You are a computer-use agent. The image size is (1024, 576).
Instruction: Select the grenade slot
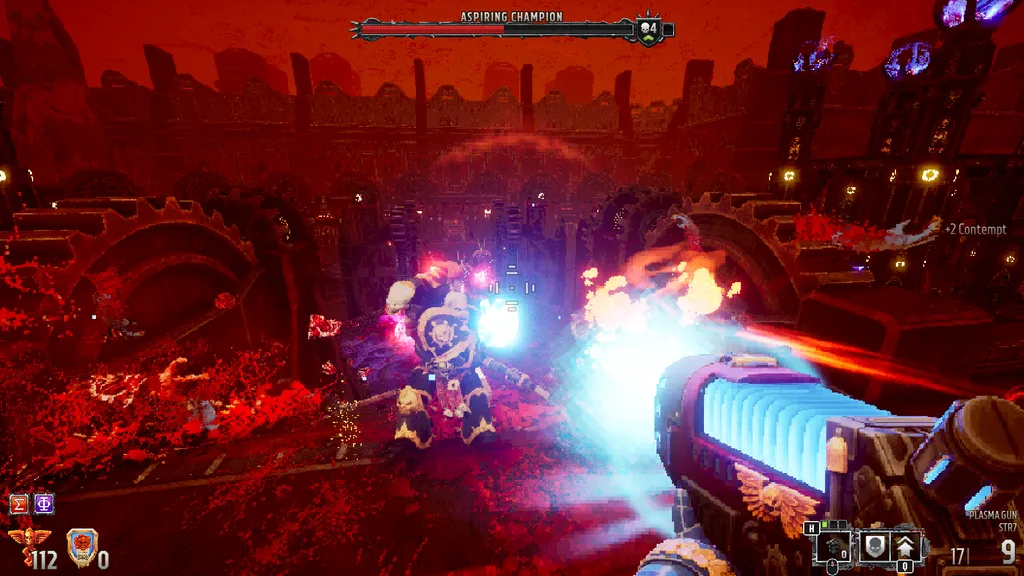pos(833,545)
